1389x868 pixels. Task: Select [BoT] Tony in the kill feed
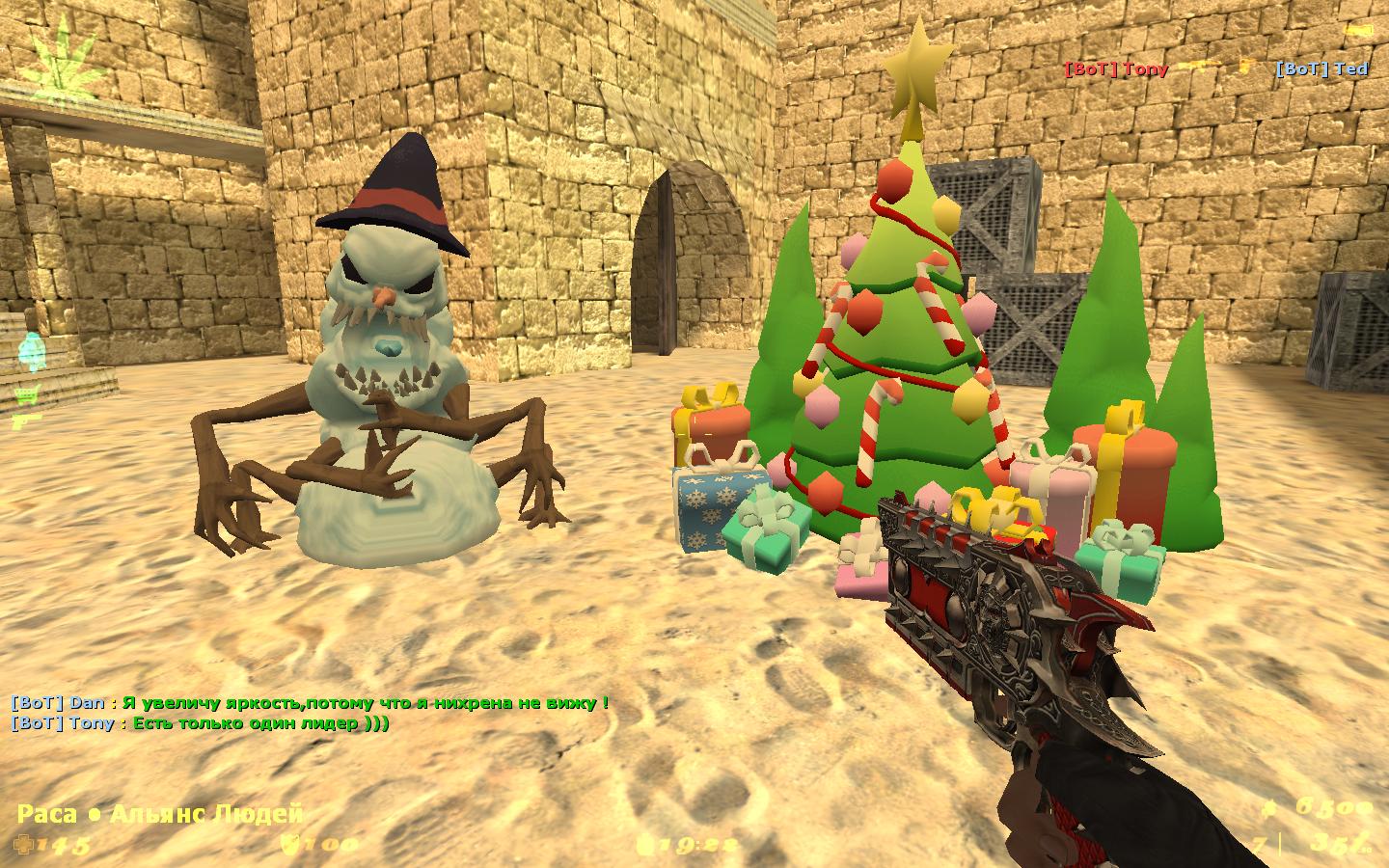pos(1116,68)
